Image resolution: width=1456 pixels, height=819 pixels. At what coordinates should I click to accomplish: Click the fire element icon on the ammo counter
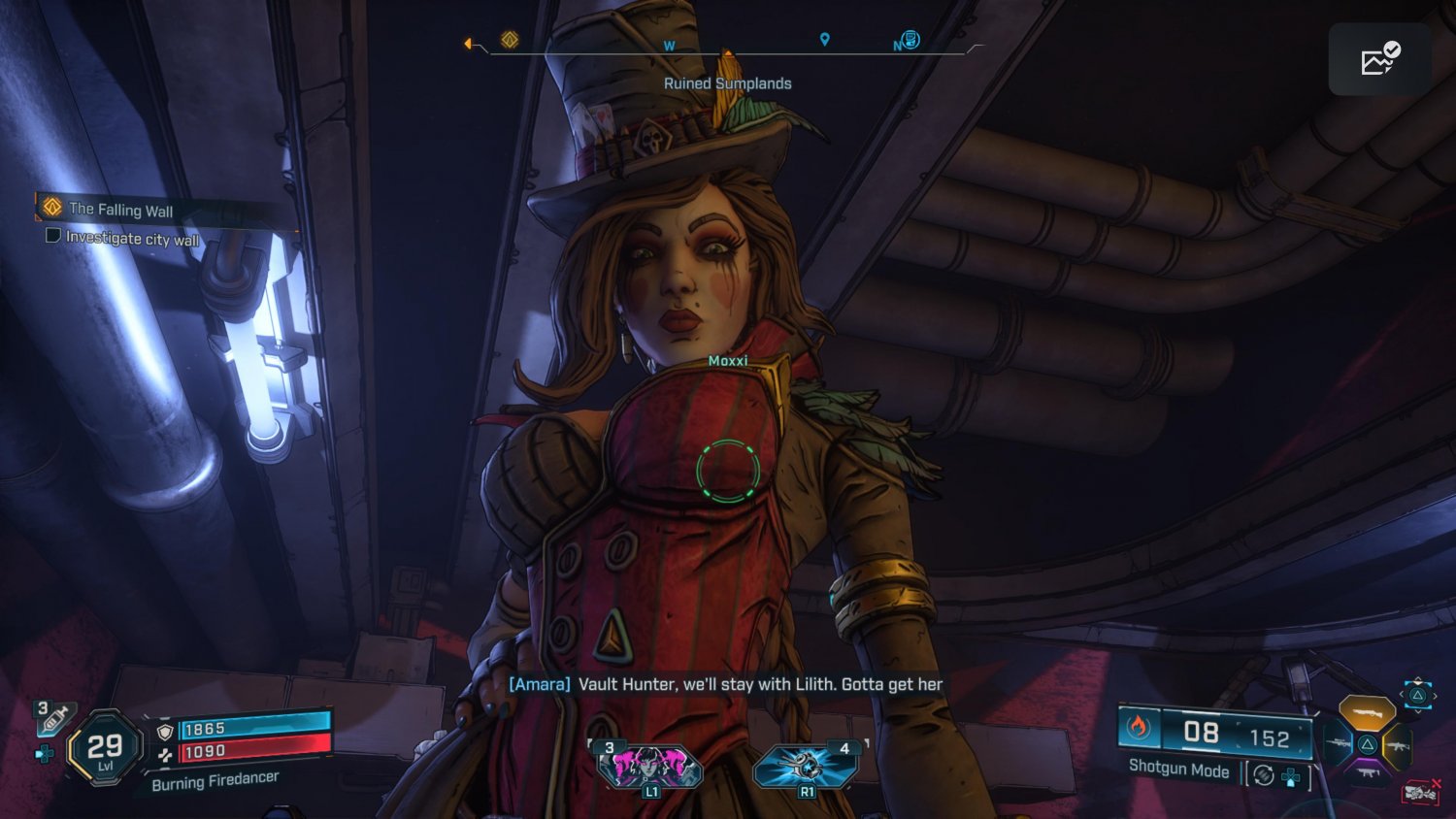pyautogui.click(x=1139, y=729)
